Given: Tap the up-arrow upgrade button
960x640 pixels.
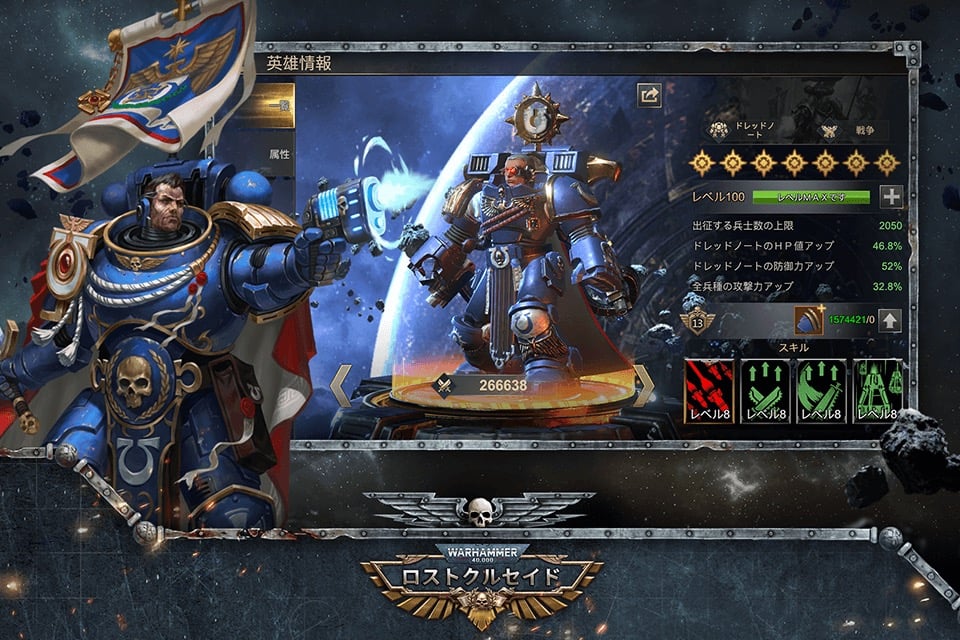Looking at the screenshot, I should pyautogui.click(x=890, y=321).
